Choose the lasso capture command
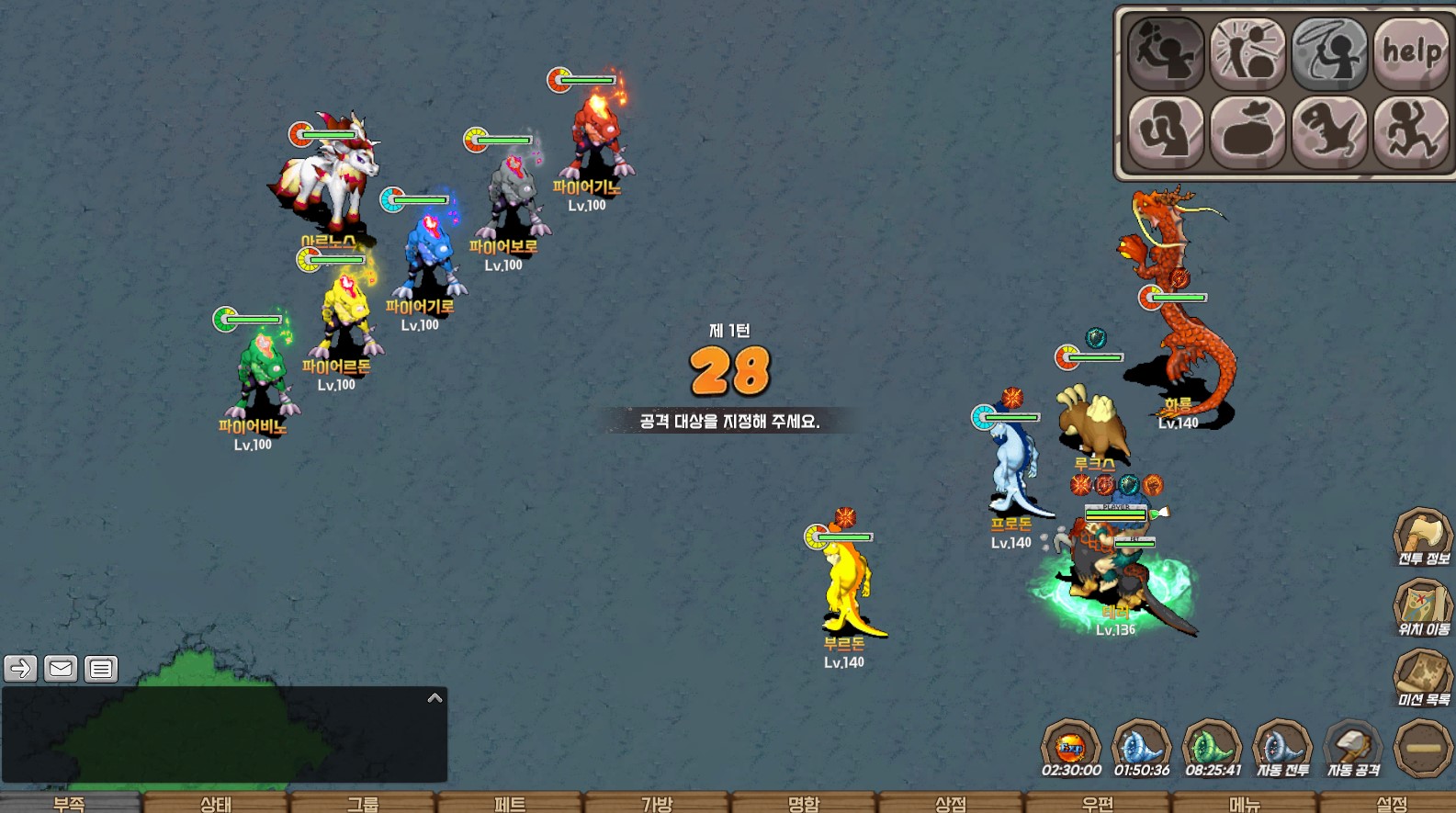 pyautogui.click(x=1329, y=52)
